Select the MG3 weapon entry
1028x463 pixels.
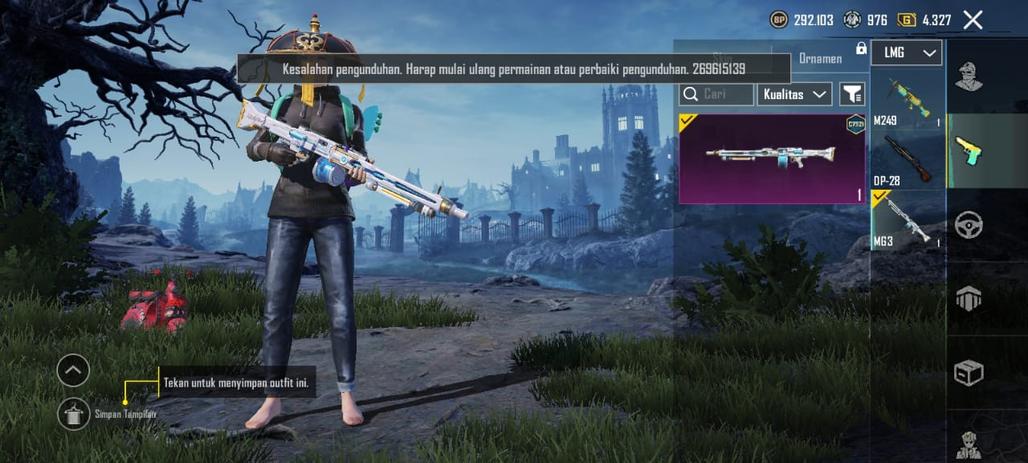click(x=907, y=219)
